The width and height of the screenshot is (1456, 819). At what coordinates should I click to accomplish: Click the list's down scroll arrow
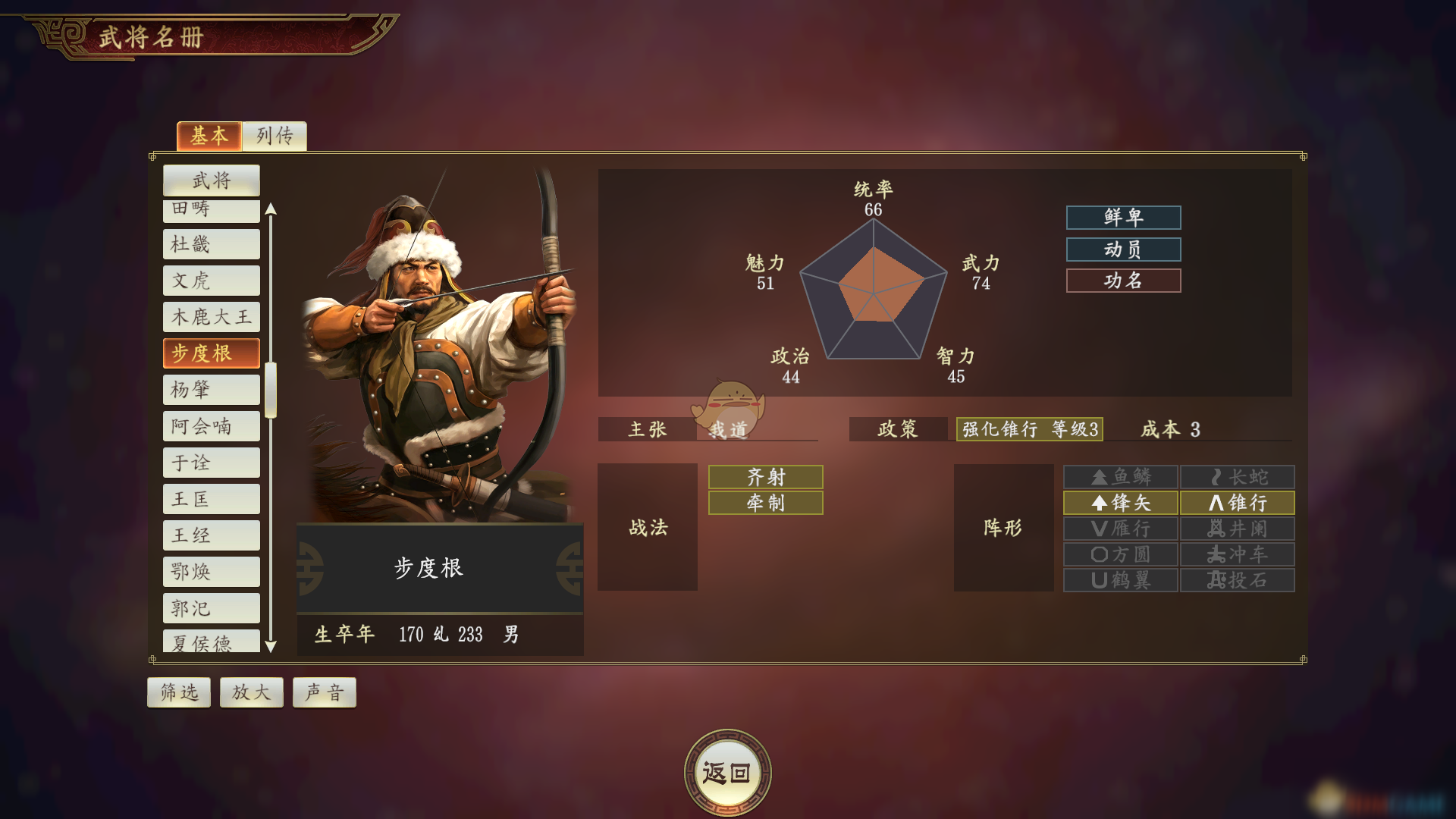(x=271, y=647)
